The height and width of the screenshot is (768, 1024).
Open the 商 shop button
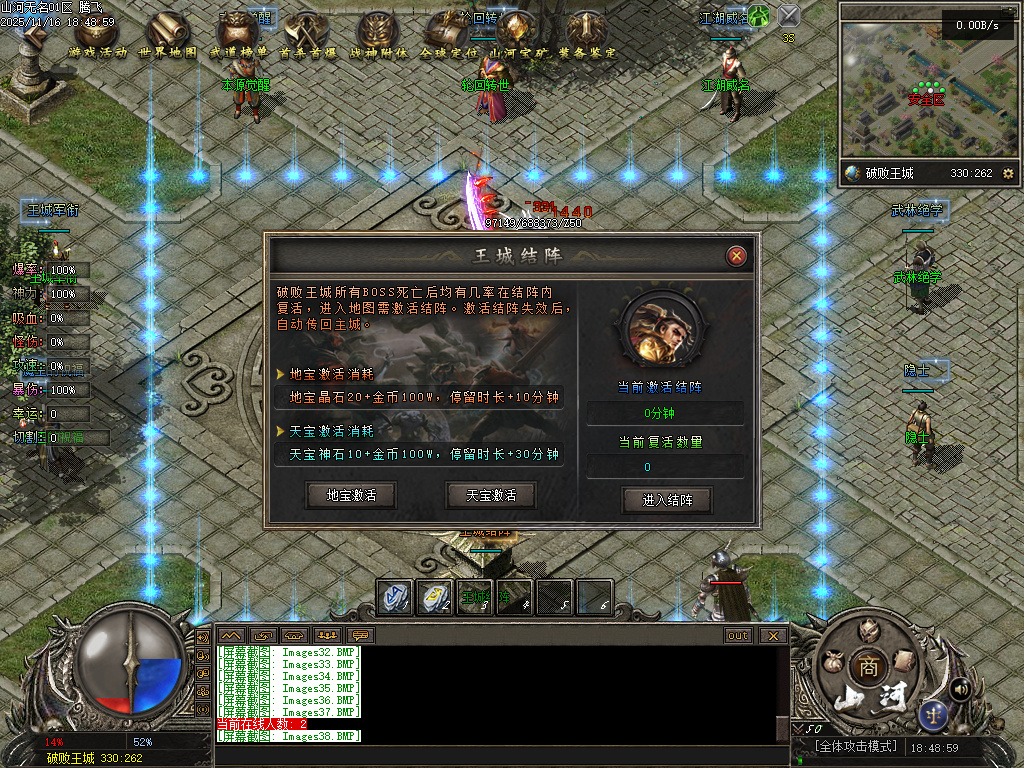(x=866, y=667)
